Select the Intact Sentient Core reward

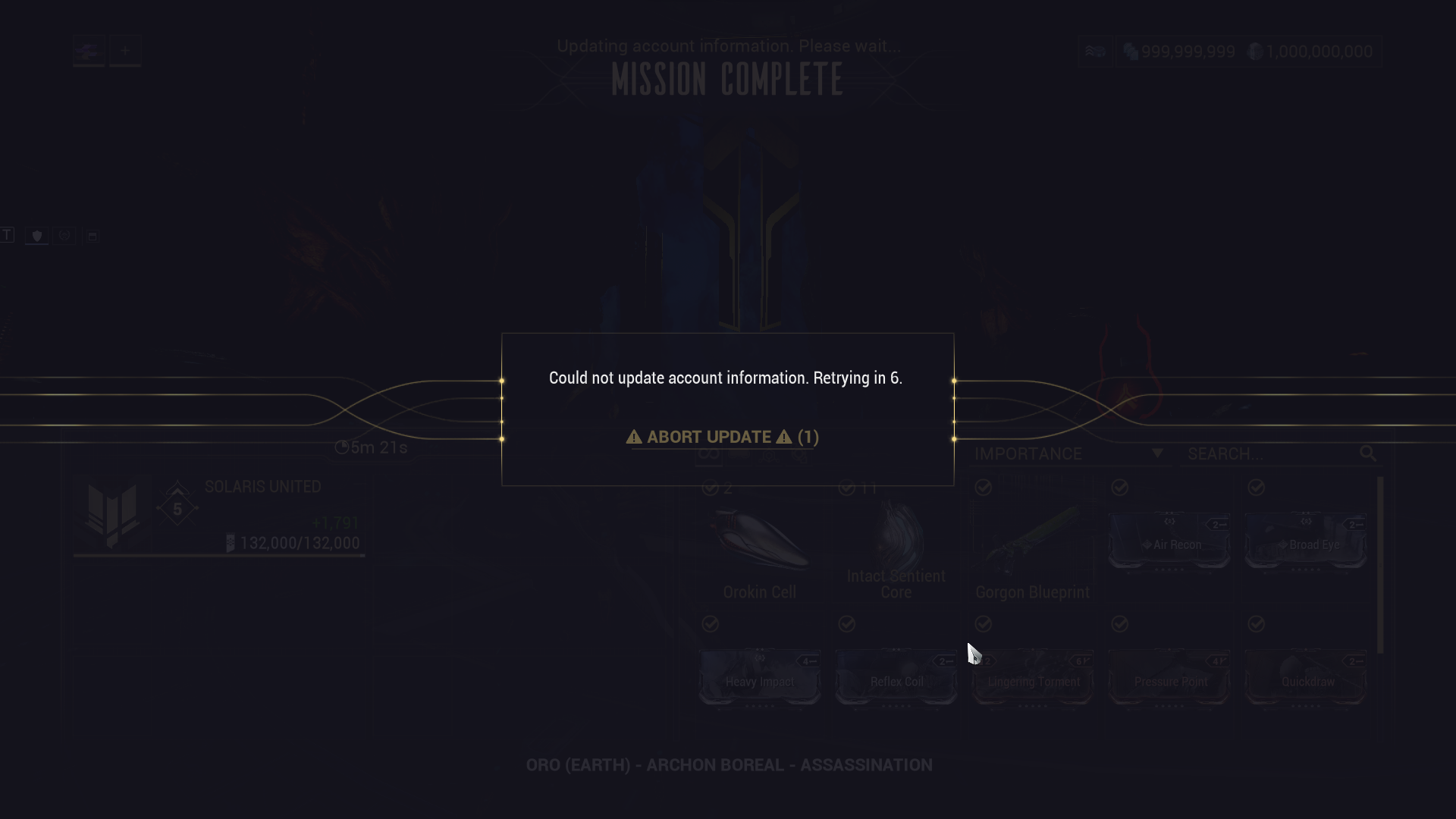pos(896,546)
